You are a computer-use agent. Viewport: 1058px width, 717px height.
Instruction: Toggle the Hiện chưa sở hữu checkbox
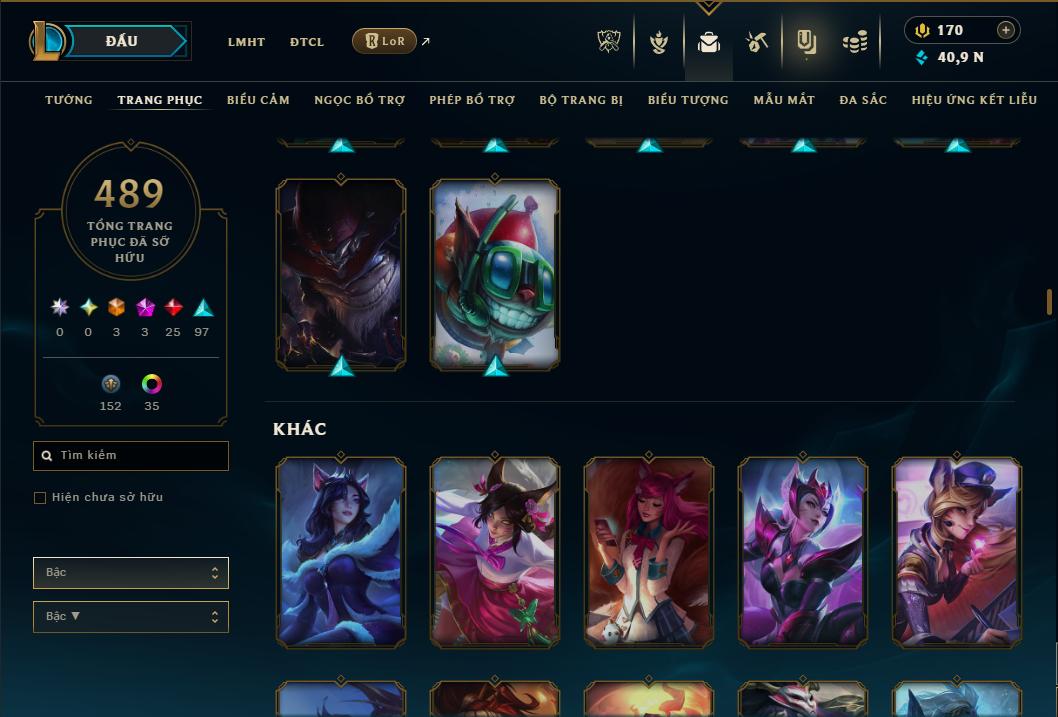[x=40, y=498]
